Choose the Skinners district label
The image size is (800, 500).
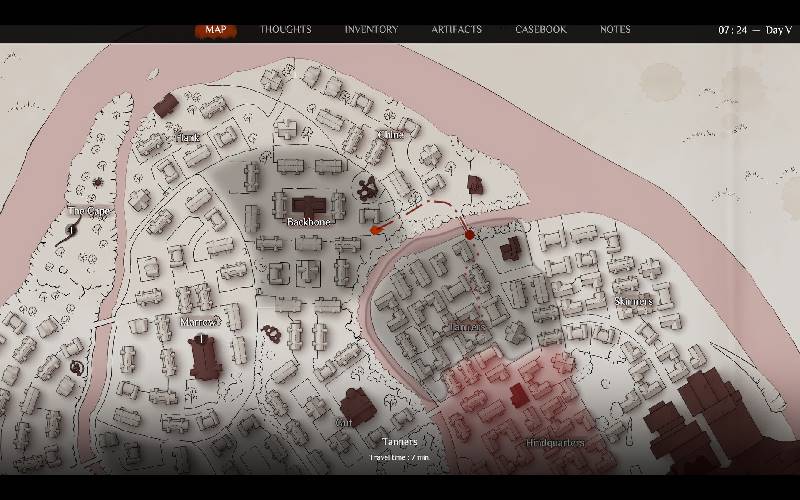[633, 301]
